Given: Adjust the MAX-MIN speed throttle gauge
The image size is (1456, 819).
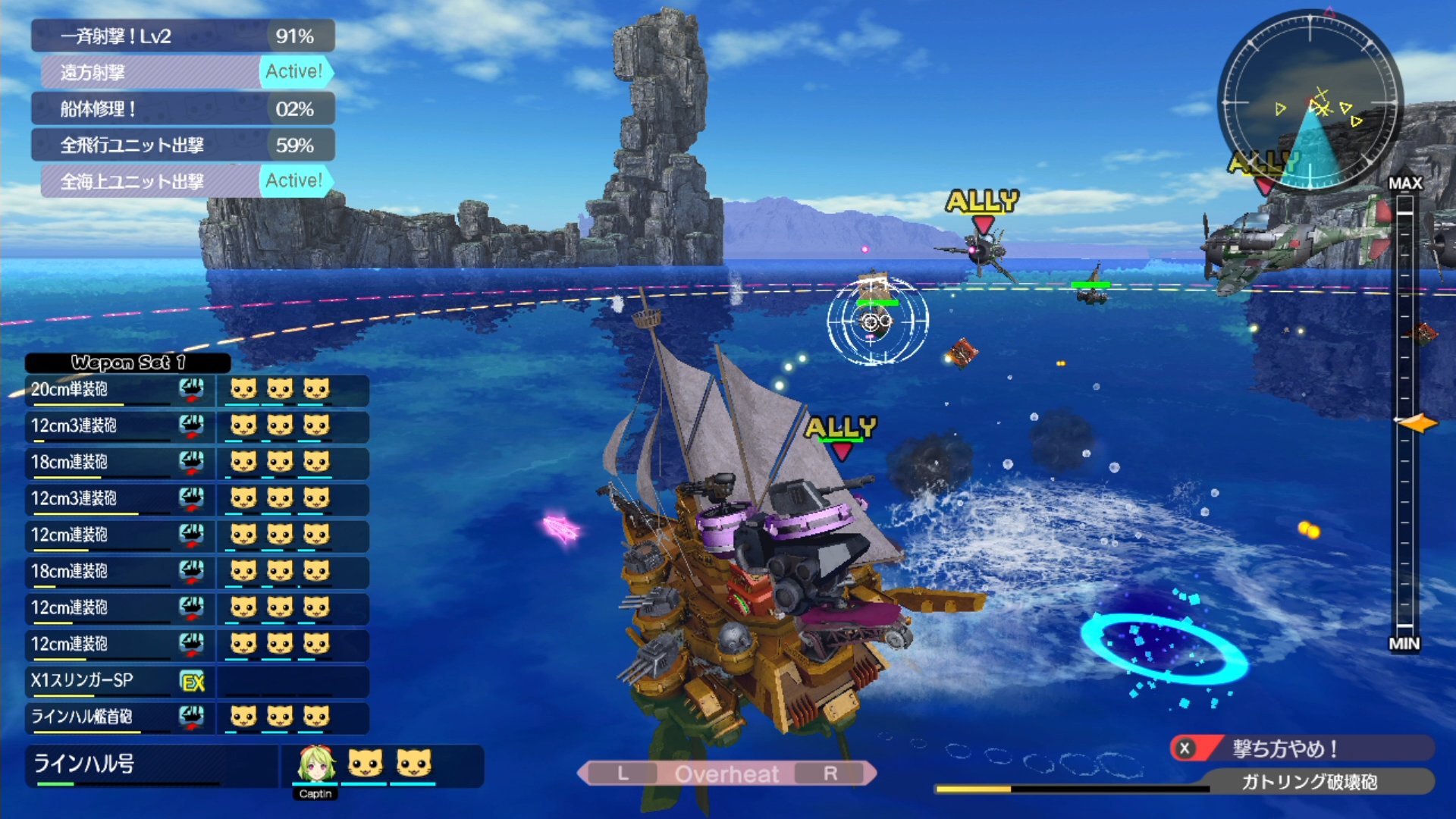Looking at the screenshot, I should [1405, 413].
